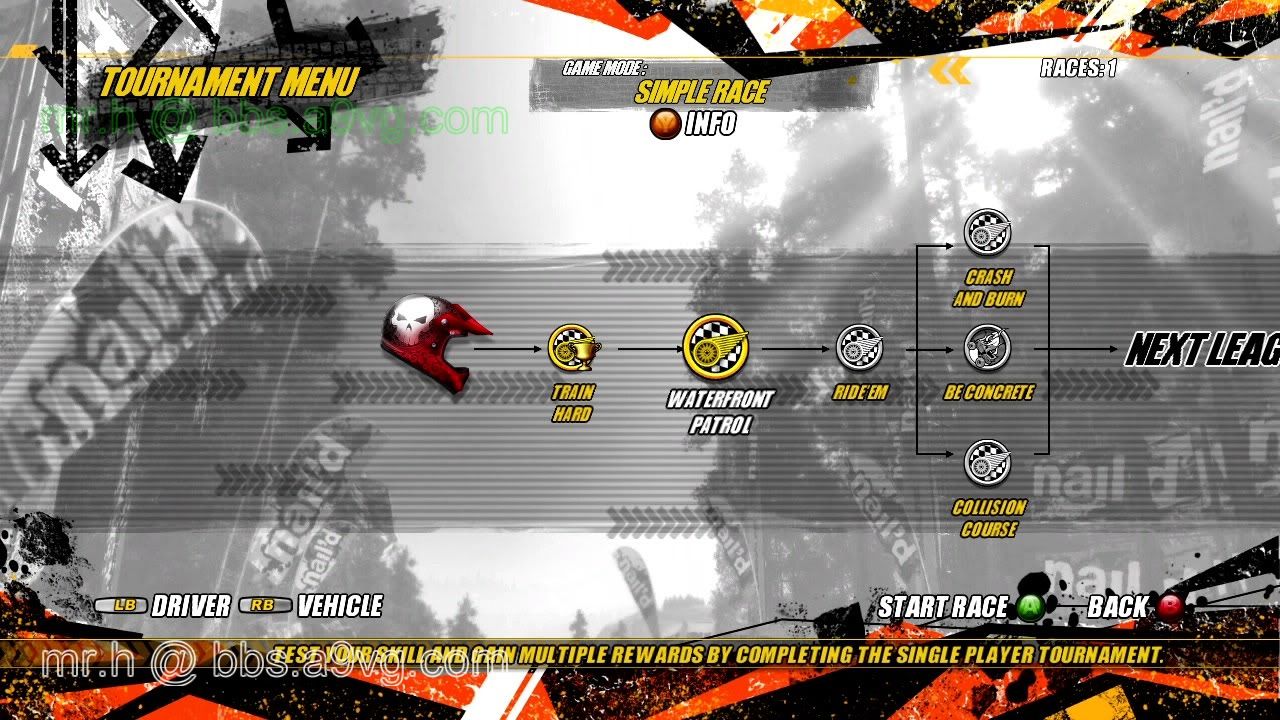Choose the Collision Course race
The image size is (1280, 720).
[x=988, y=463]
